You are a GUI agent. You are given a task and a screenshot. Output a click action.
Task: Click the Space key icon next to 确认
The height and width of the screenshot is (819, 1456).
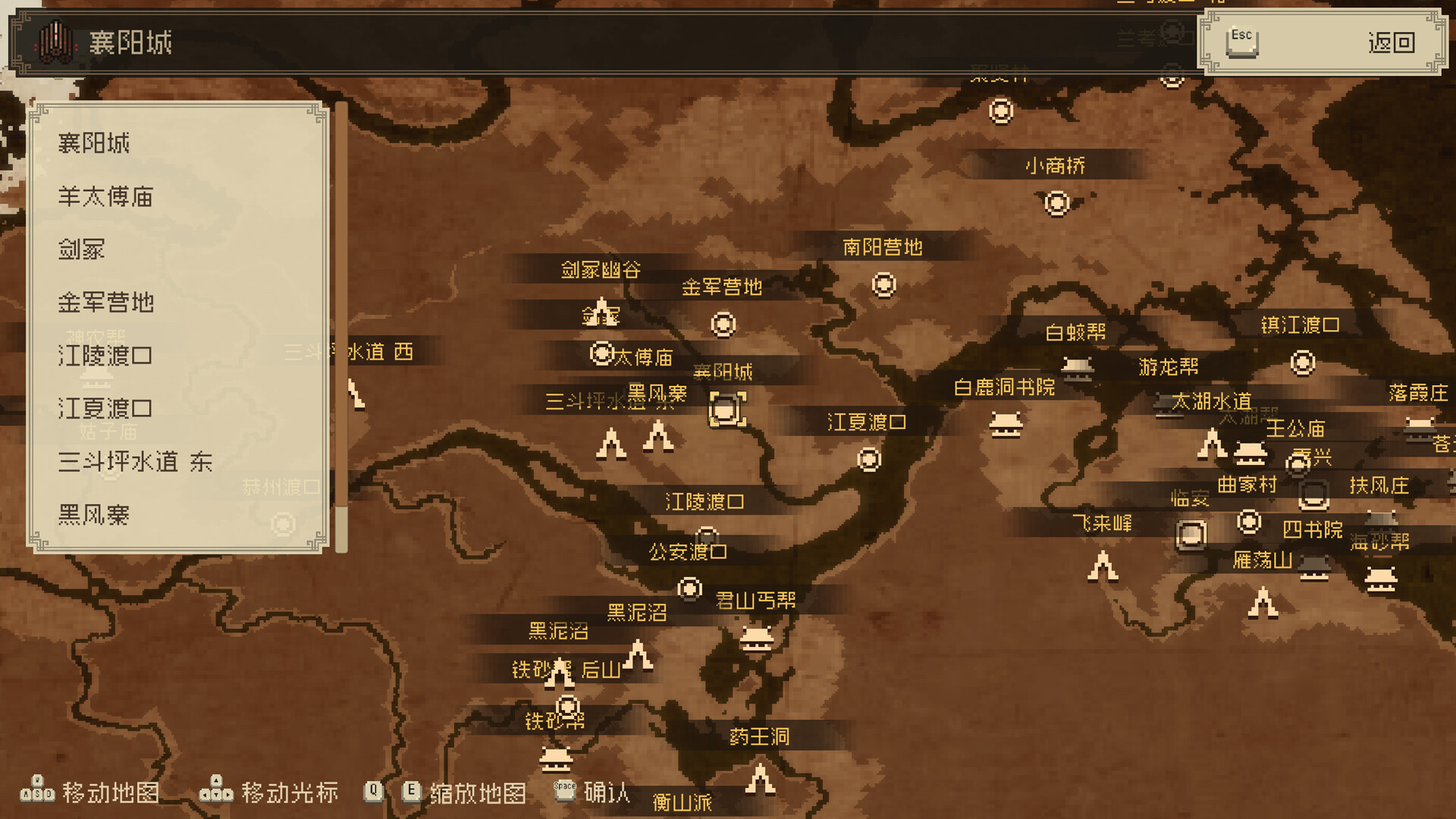563,789
